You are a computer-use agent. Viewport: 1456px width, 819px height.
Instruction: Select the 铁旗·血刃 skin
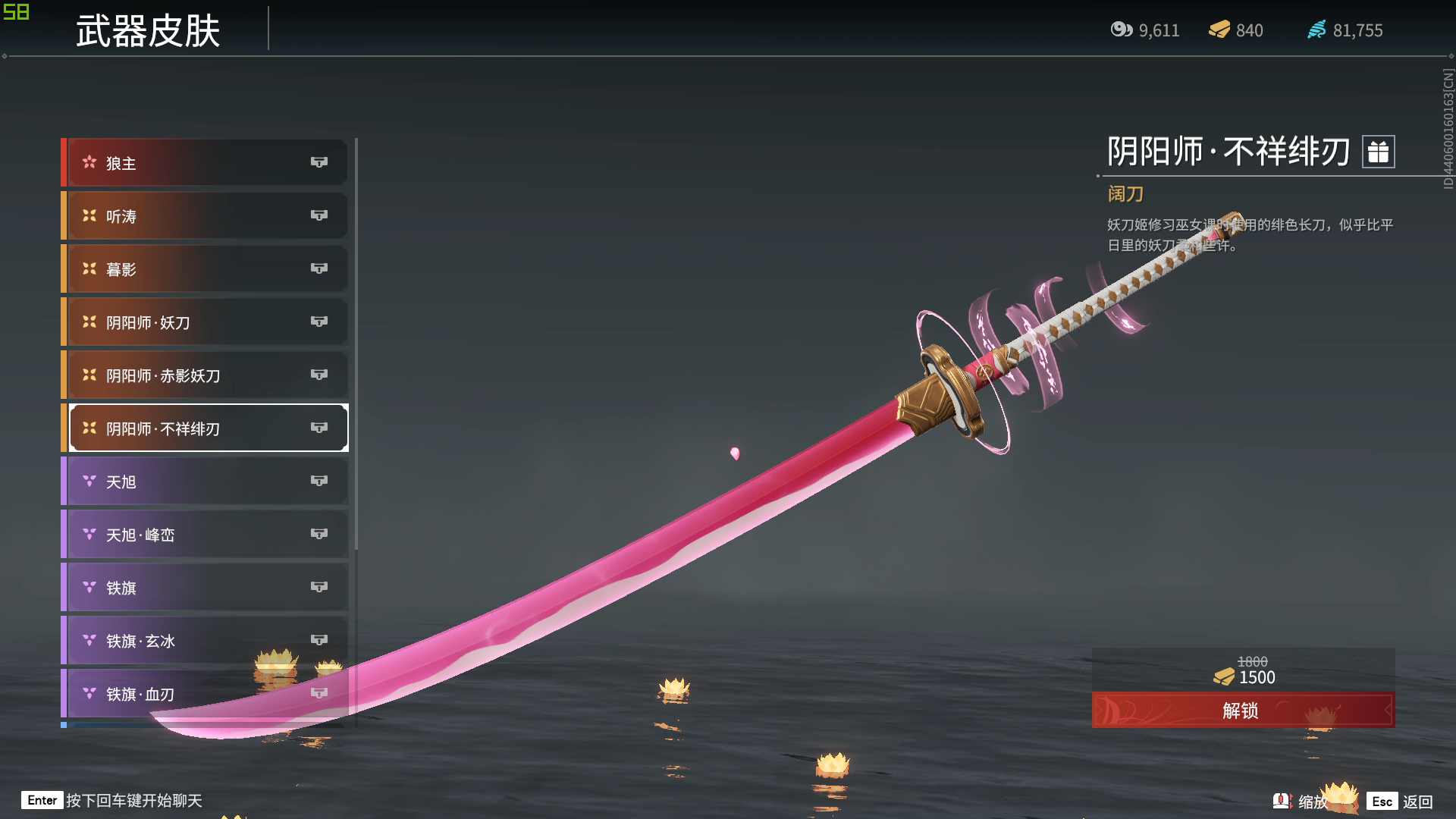coord(206,694)
